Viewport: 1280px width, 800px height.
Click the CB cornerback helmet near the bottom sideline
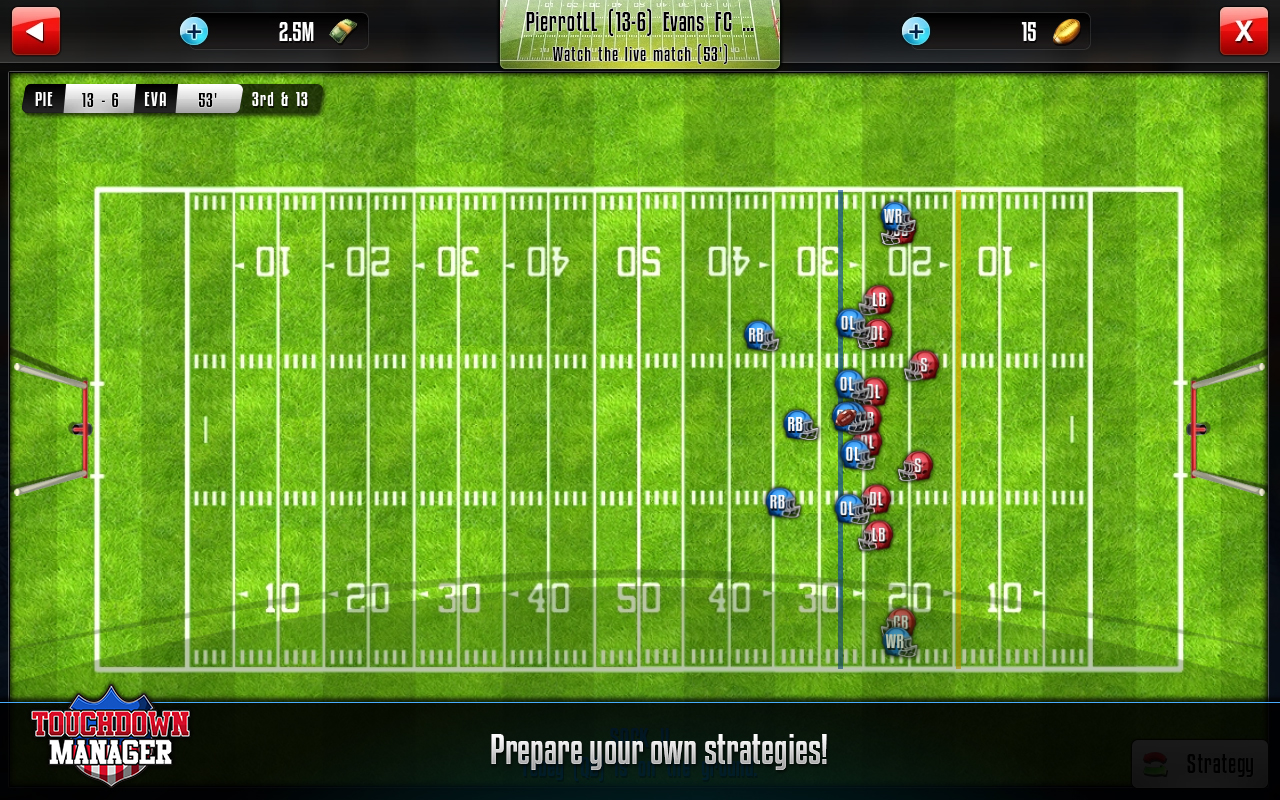click(x=899, y=621)
